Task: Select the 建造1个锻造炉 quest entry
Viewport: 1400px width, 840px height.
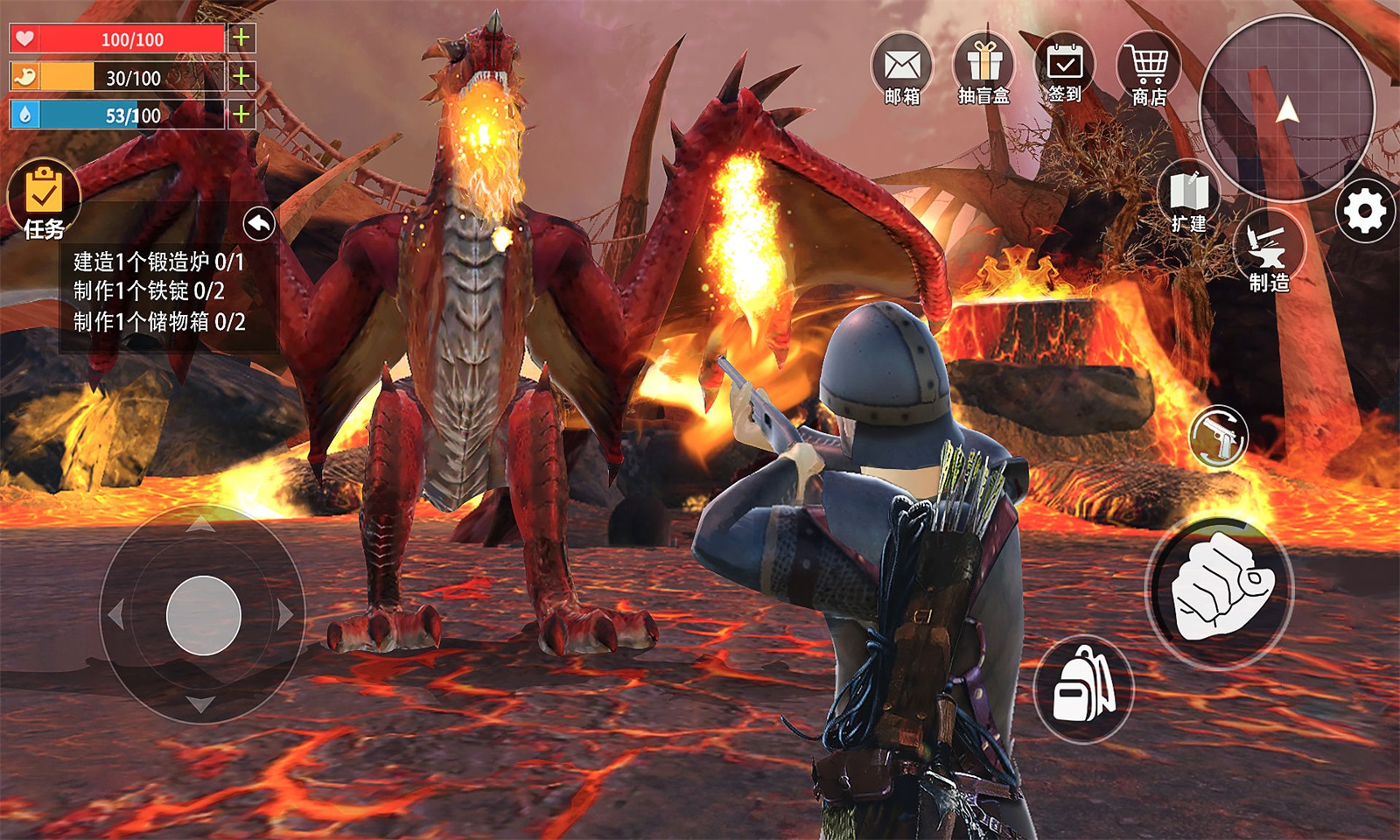Action: (x=158, y=262)
